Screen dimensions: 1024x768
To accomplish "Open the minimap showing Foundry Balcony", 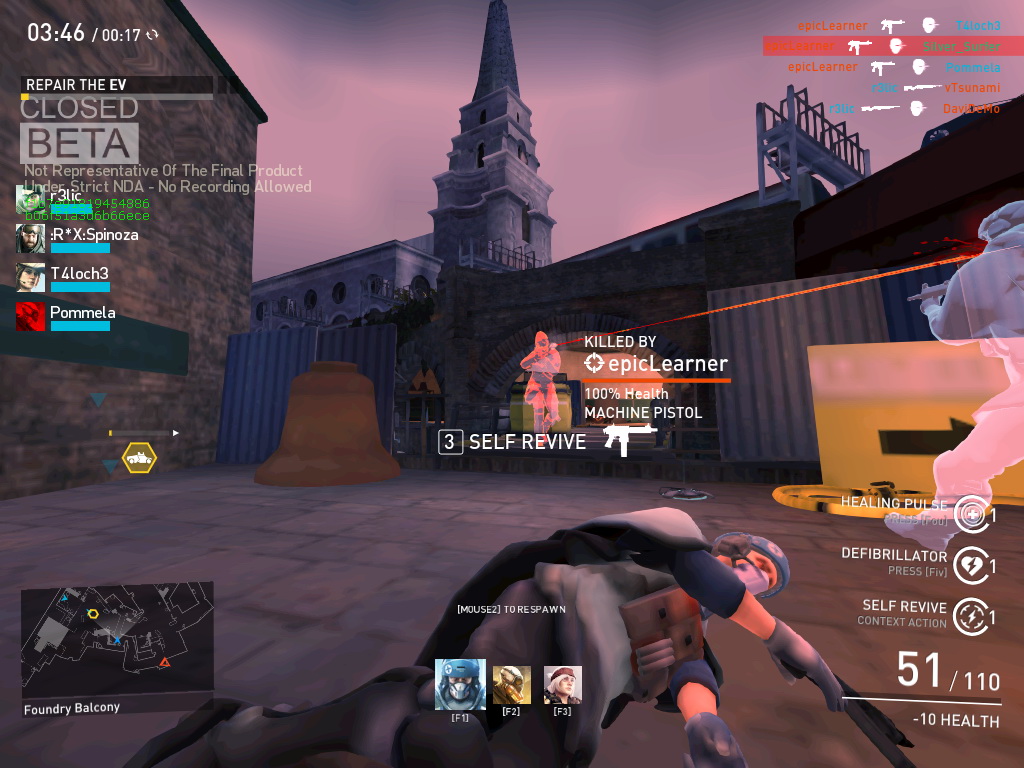I will (117, 640).
